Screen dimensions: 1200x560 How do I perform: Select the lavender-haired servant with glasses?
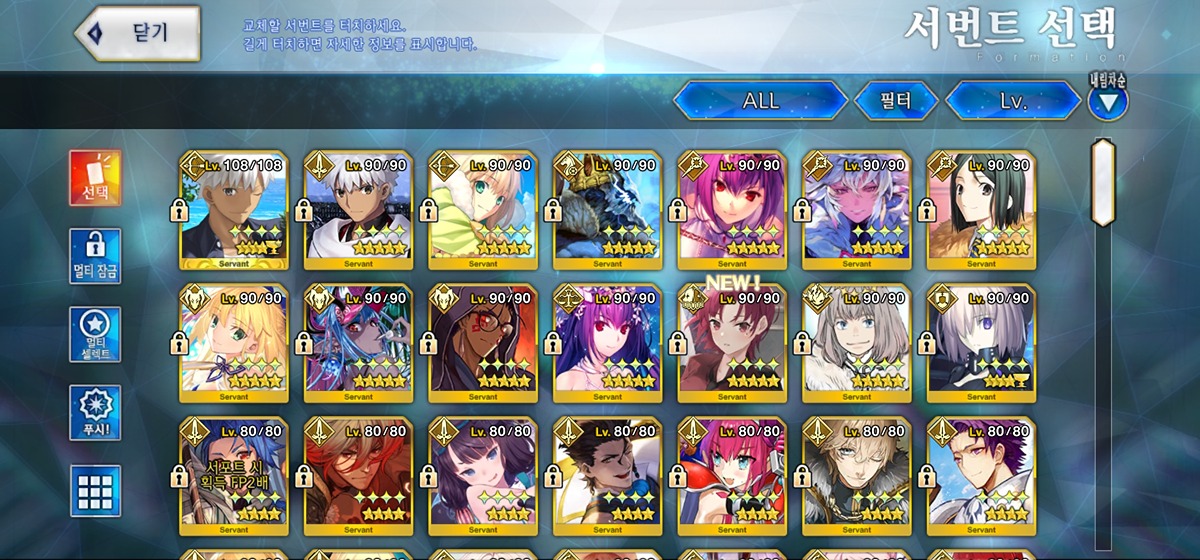980,342
